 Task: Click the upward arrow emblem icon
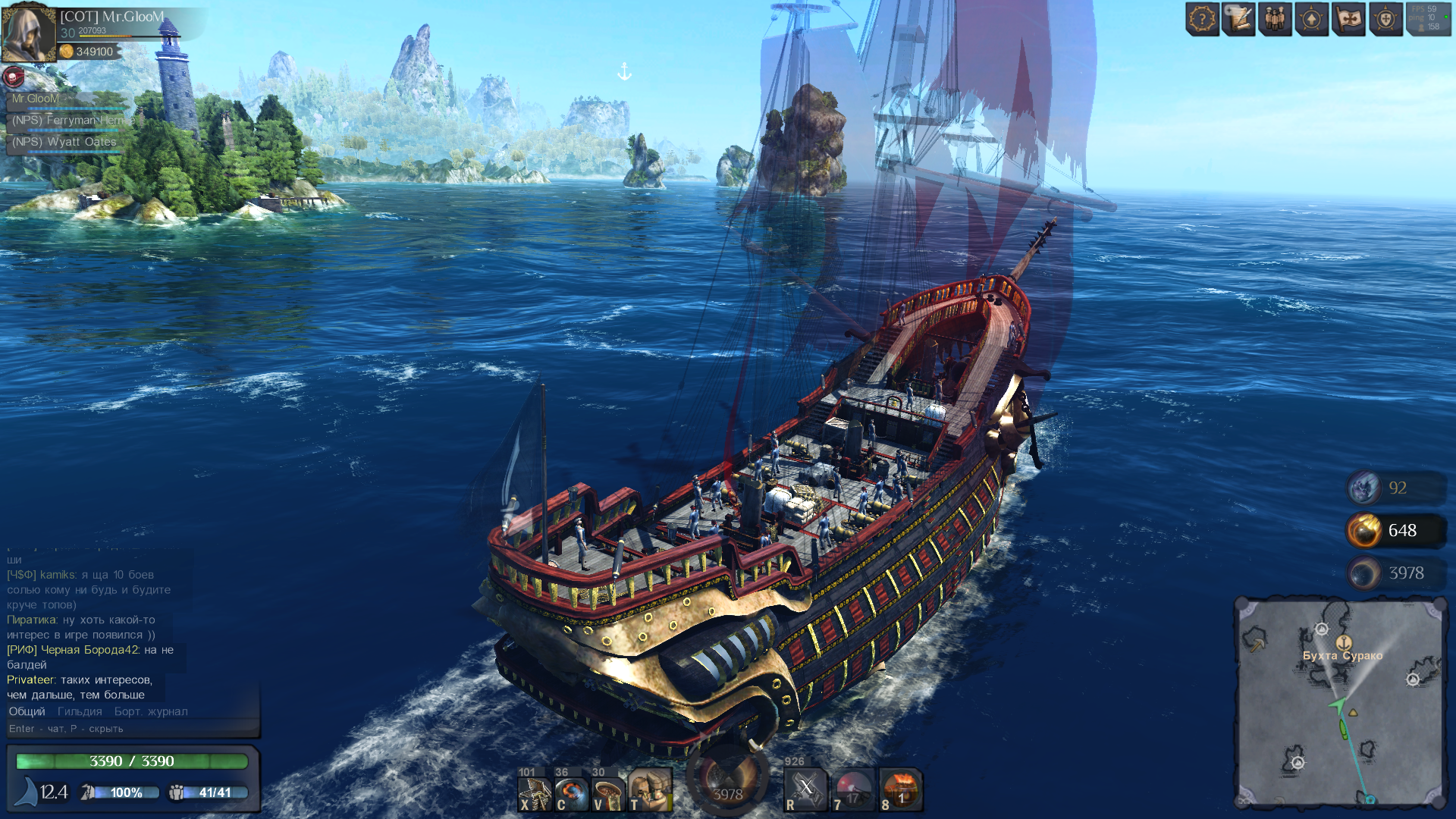click(1312, 20)
